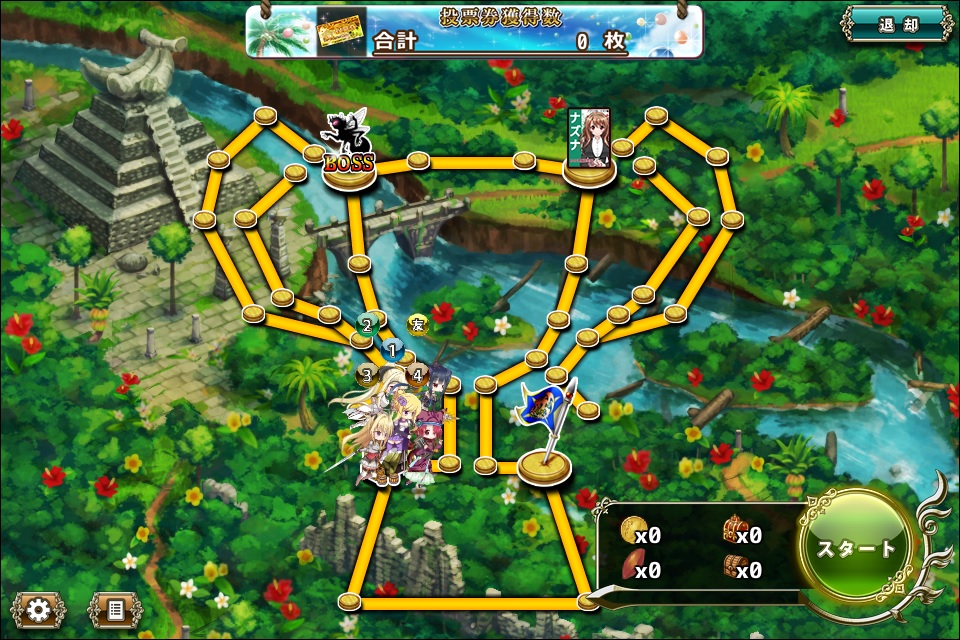960x640 pixels.
Task: Choose party marker number 4
Action: pos(417,375)
